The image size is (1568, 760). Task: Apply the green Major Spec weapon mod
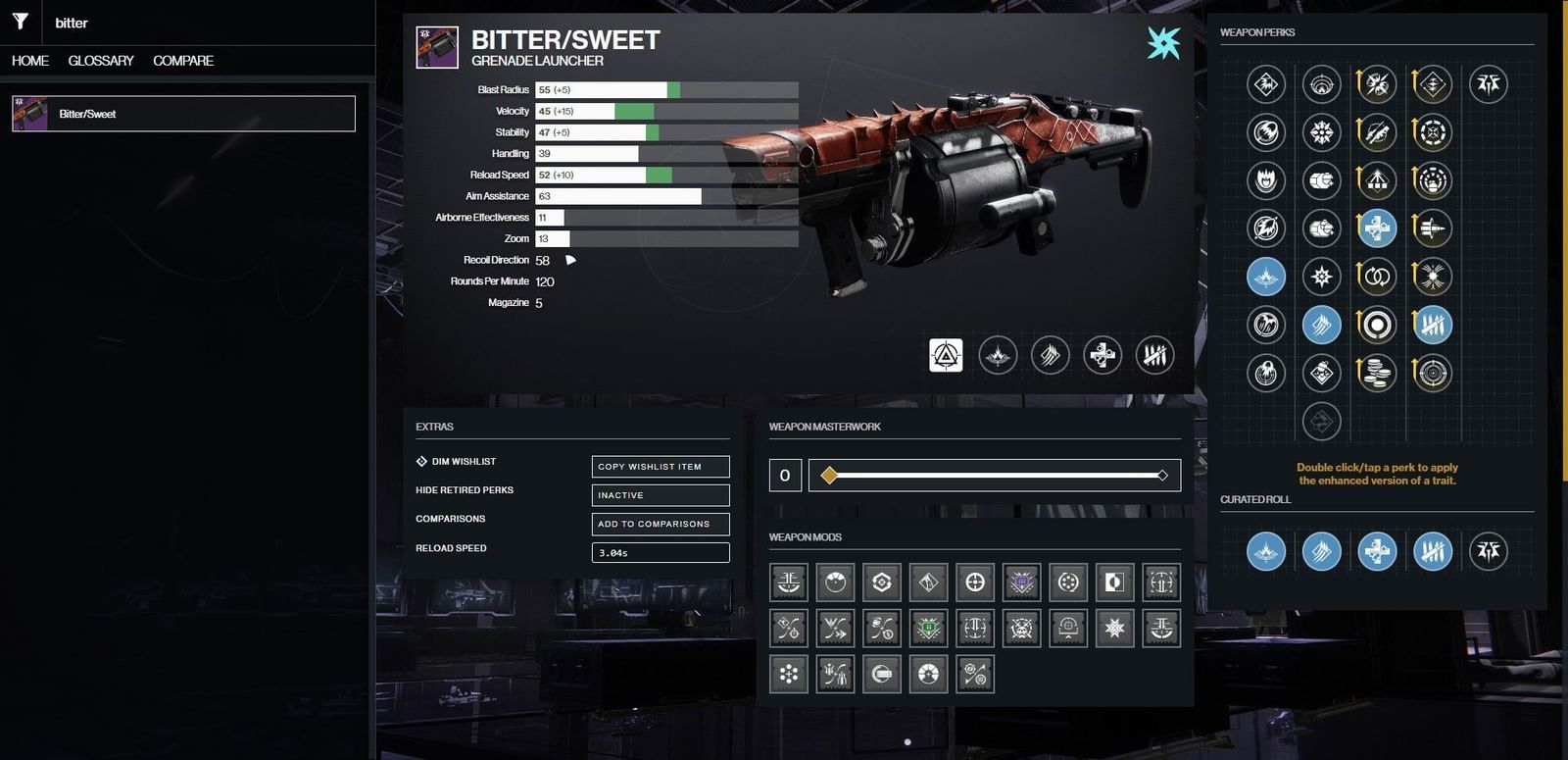928,628
